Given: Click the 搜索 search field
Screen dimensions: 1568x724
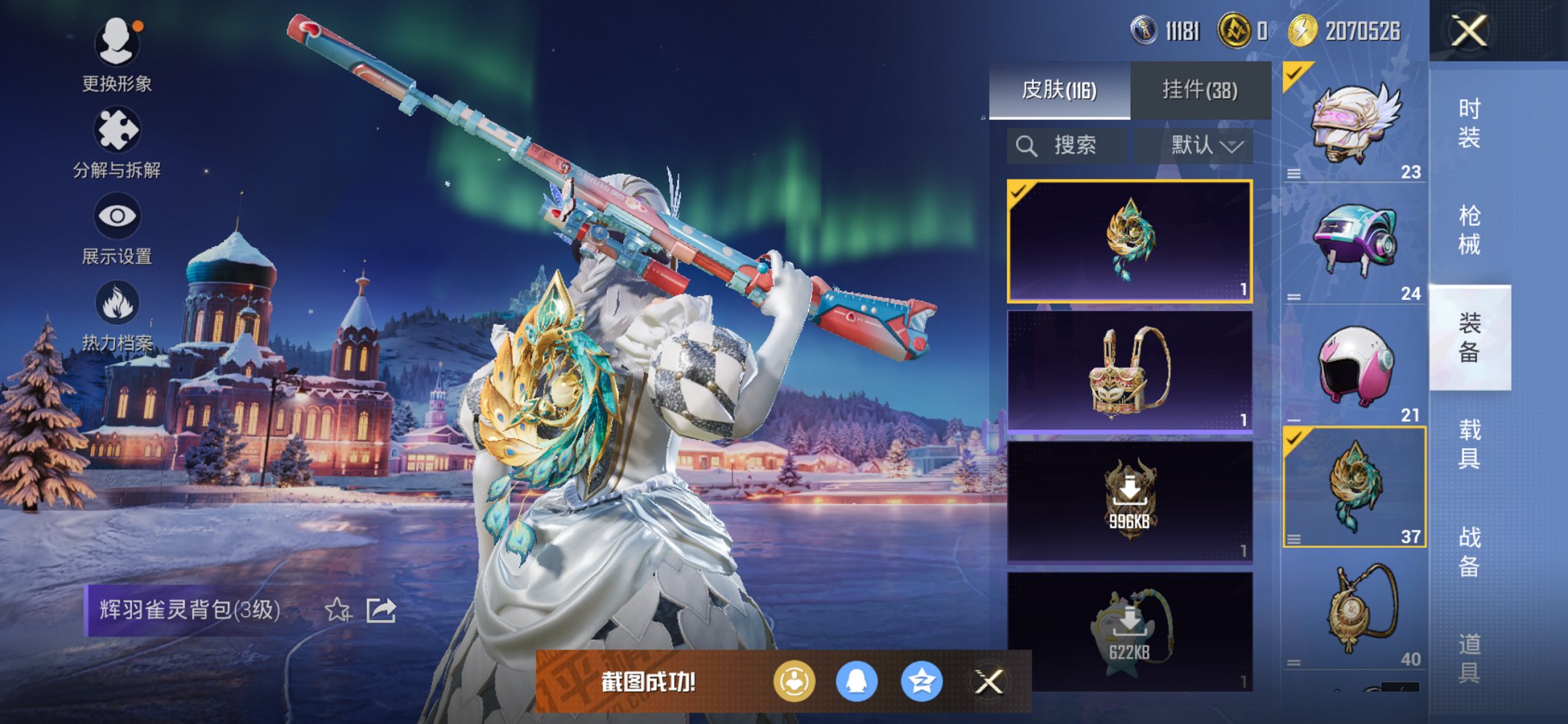Looking at the screenshot, I should click(1068, 146).
